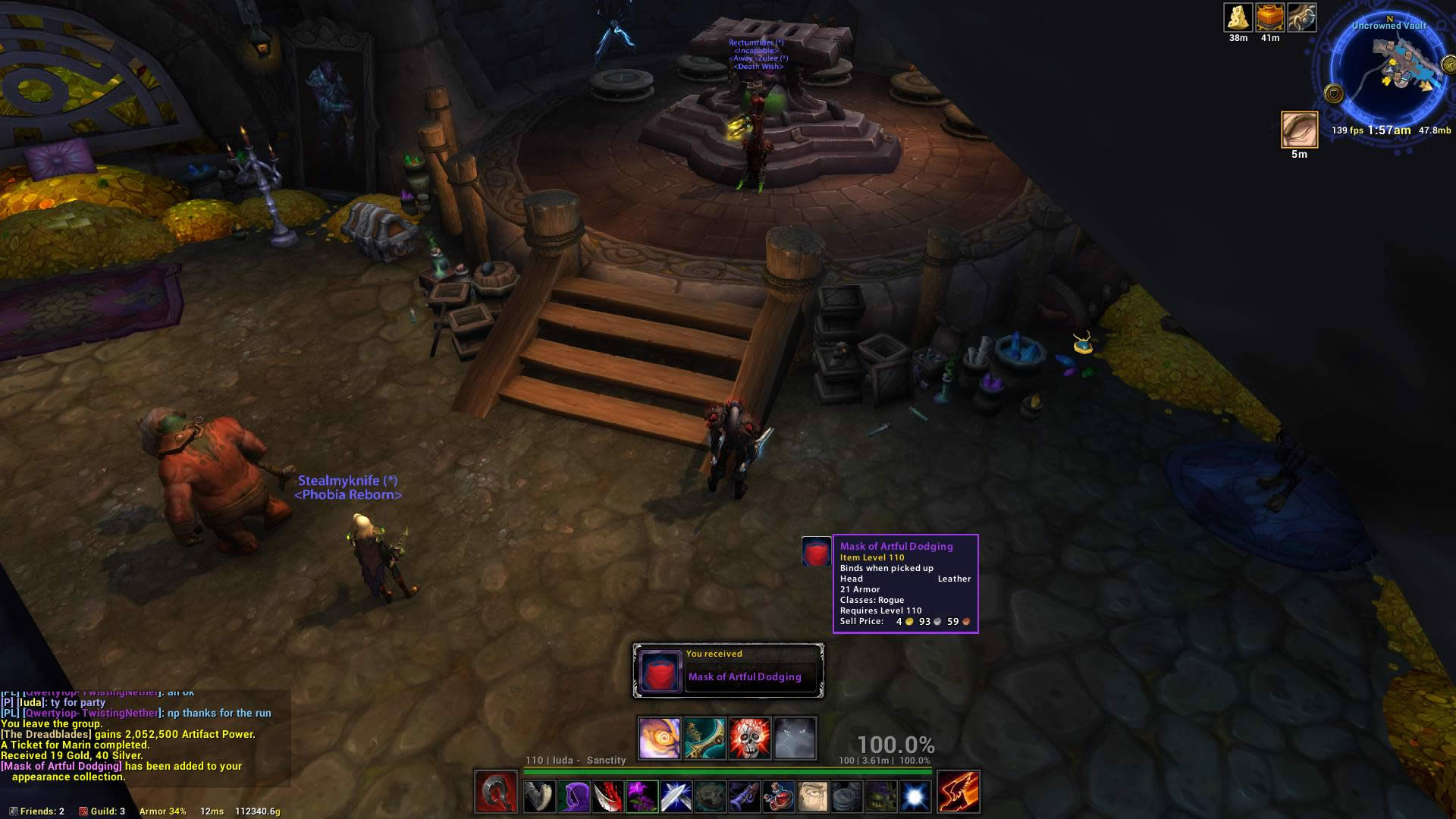The image size is (1456, 819).
Task: Select the closed eyelid debuff icon
Action: (x=1299, y=130)
